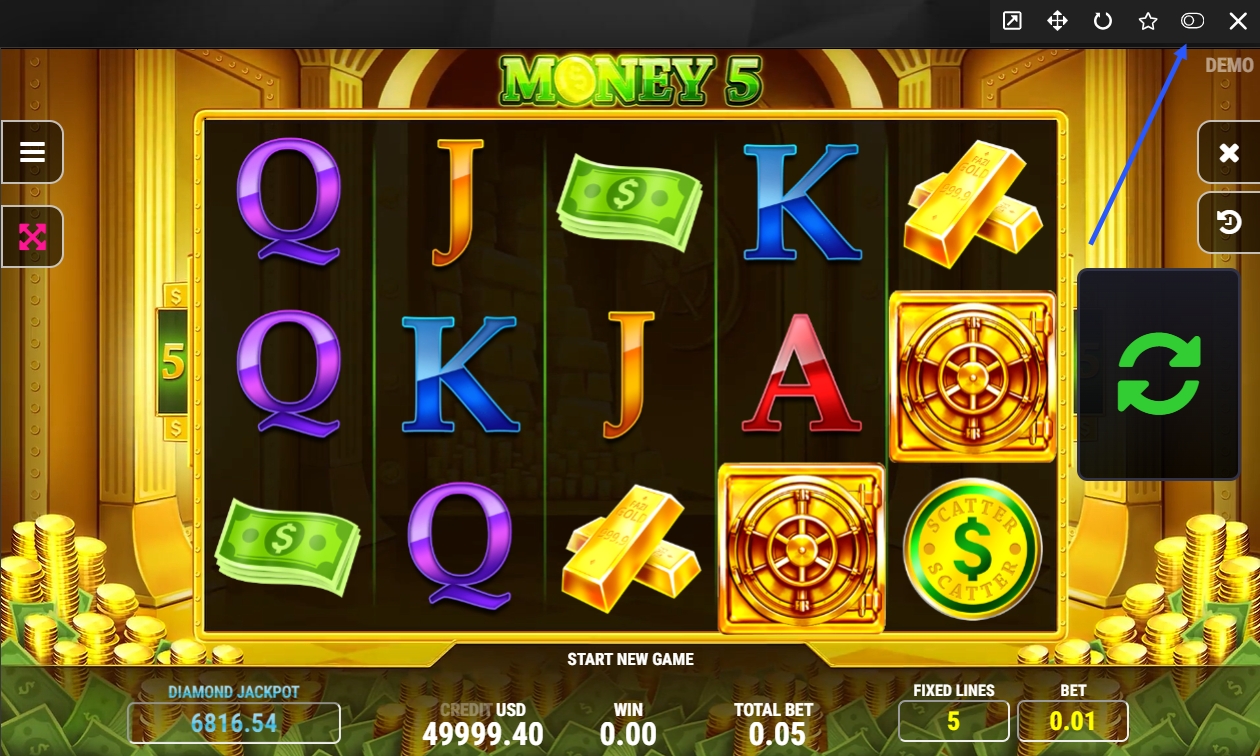Select the green 5 paylines marker
This screenshot has height=756, width=1260.
click(173, 362)
